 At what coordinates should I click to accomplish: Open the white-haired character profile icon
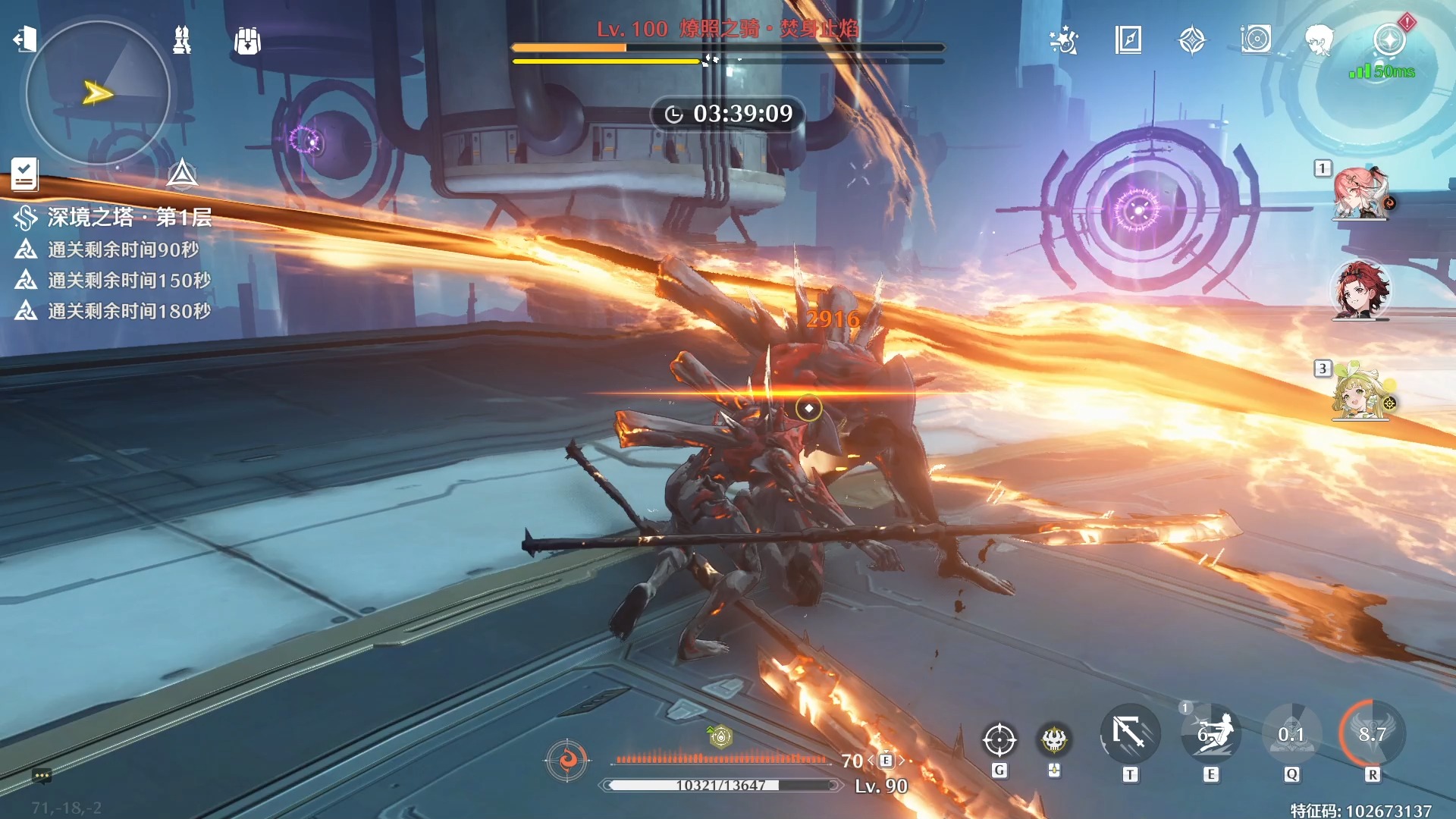point(1319,39)
